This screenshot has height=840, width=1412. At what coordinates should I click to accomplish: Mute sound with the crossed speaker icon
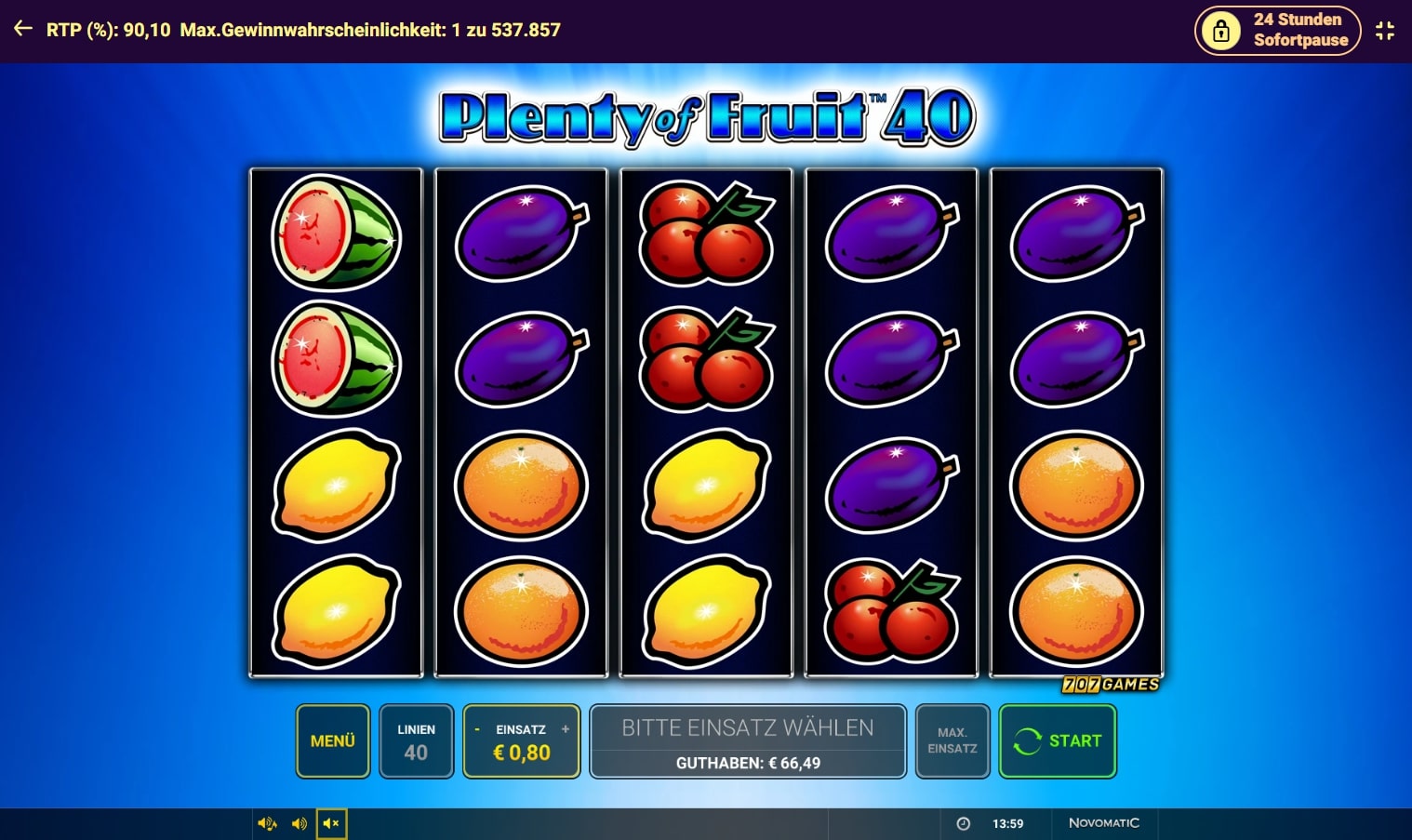331,823
